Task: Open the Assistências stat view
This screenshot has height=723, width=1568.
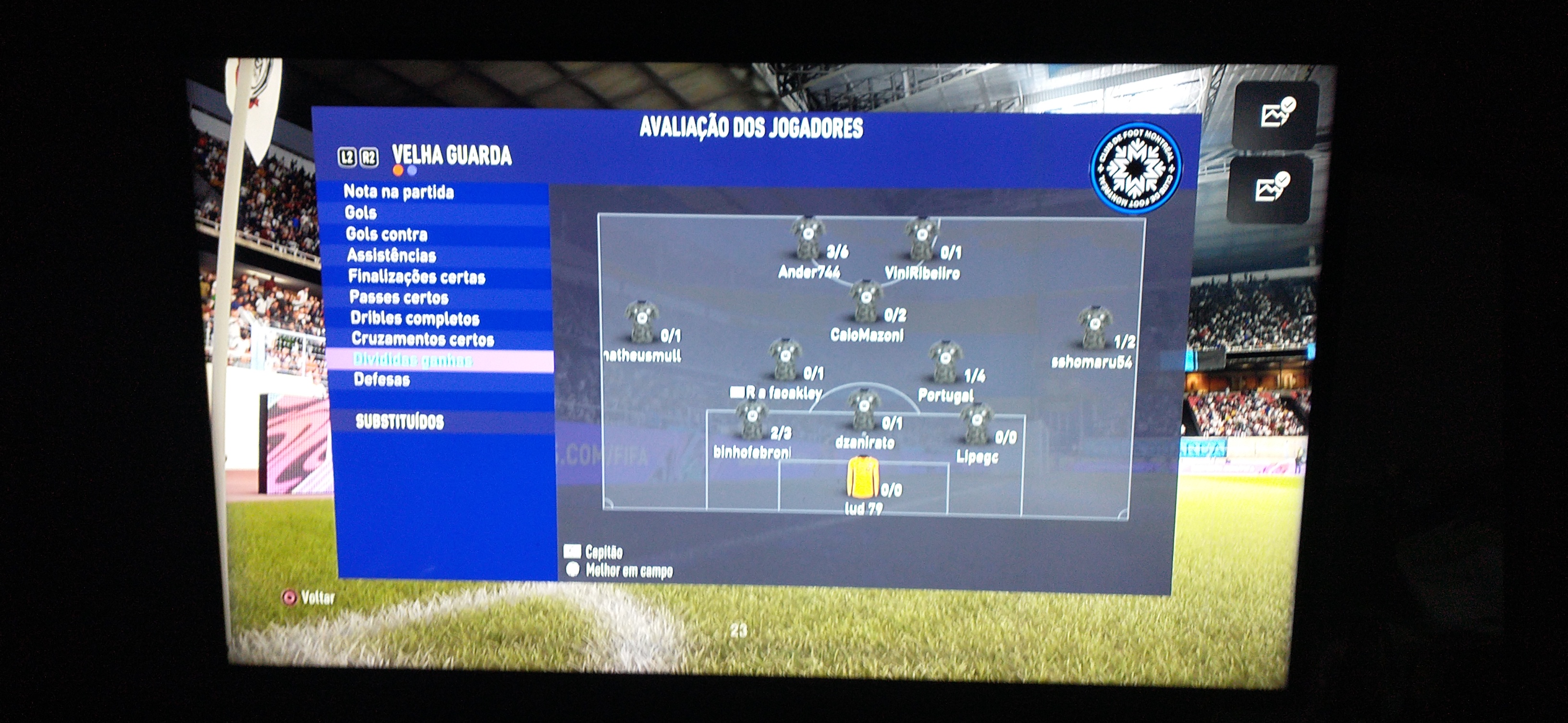Action: tap(392, 255)
